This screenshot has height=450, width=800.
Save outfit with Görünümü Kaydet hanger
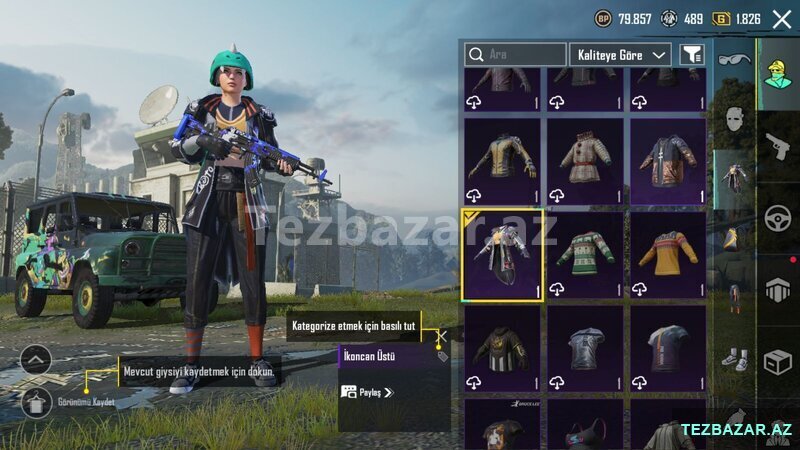pyautogui.click(x=36, y=402)
